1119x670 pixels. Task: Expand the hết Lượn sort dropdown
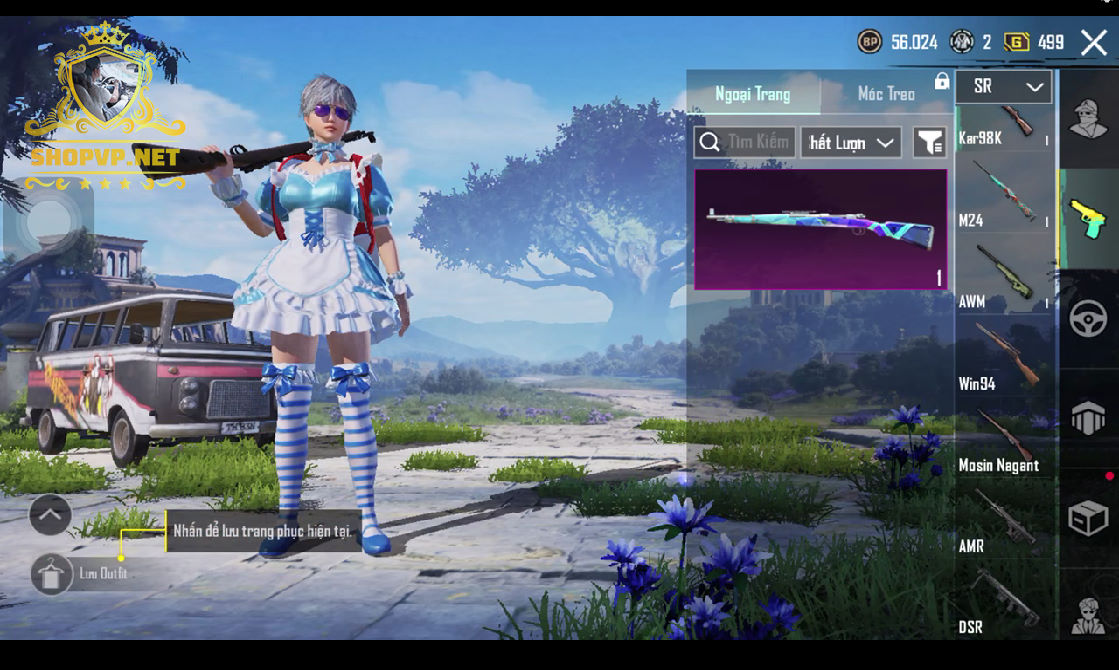coord(851,143)
